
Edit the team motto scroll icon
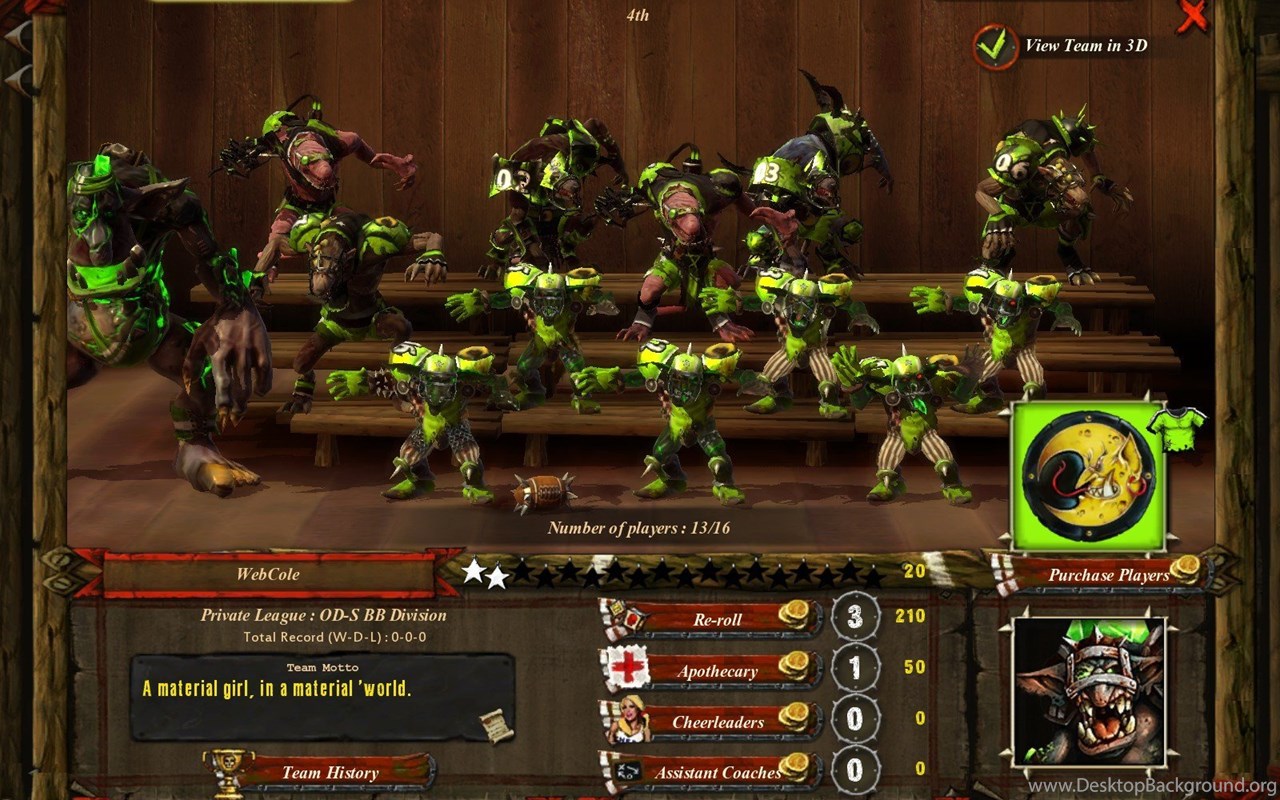[x=495, y=726]
